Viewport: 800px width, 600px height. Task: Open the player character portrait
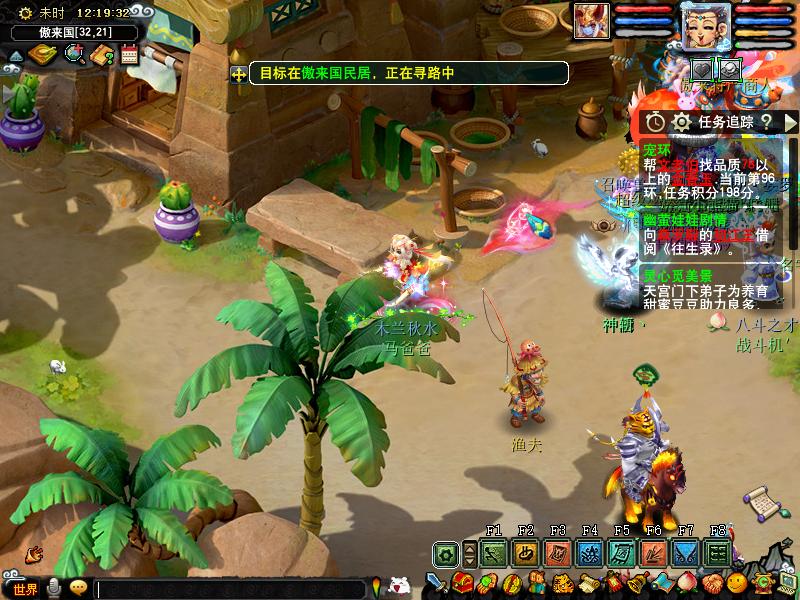click(x=706, y=25)
